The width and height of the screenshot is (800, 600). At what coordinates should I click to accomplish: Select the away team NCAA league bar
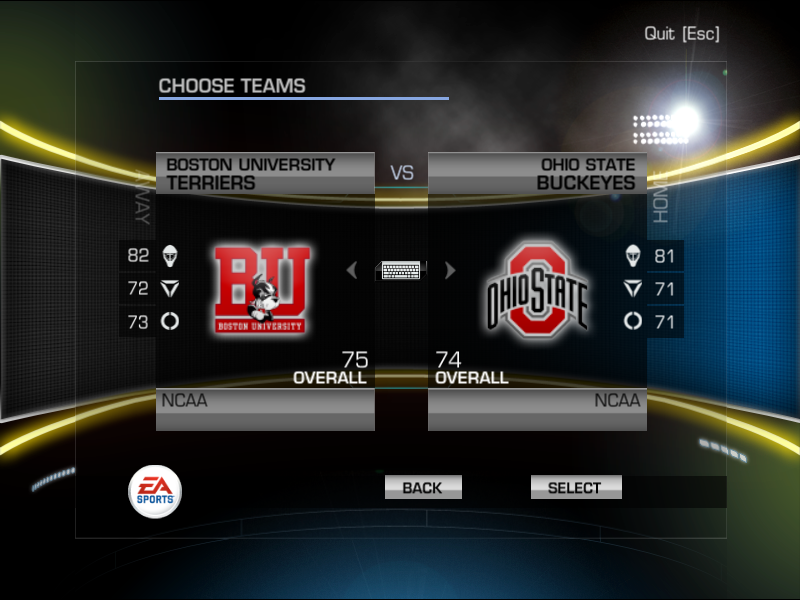click(265, 402)
